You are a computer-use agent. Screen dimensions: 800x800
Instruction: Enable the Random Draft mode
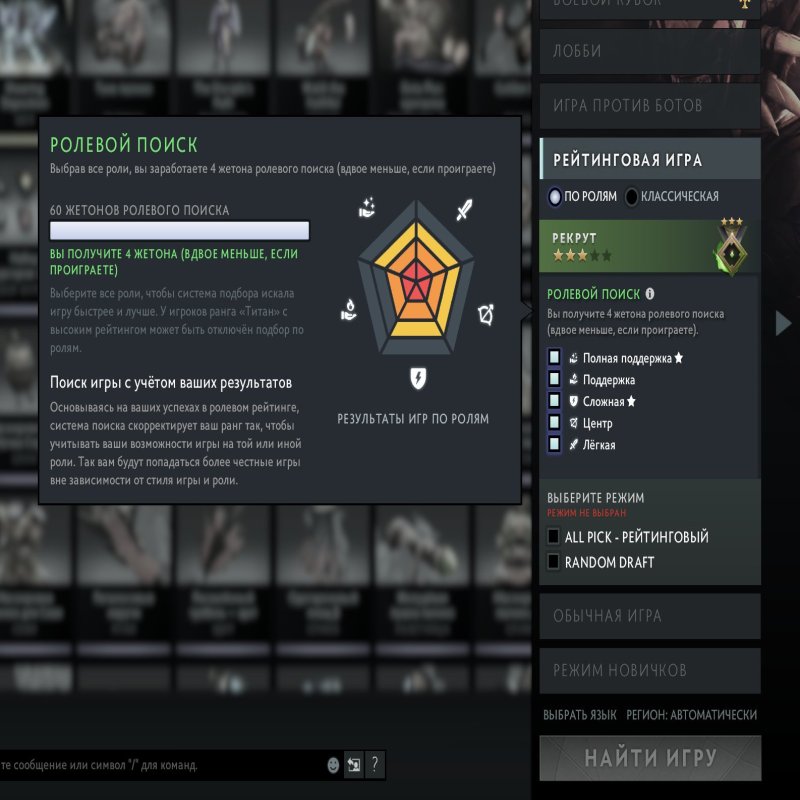point(554,562)
